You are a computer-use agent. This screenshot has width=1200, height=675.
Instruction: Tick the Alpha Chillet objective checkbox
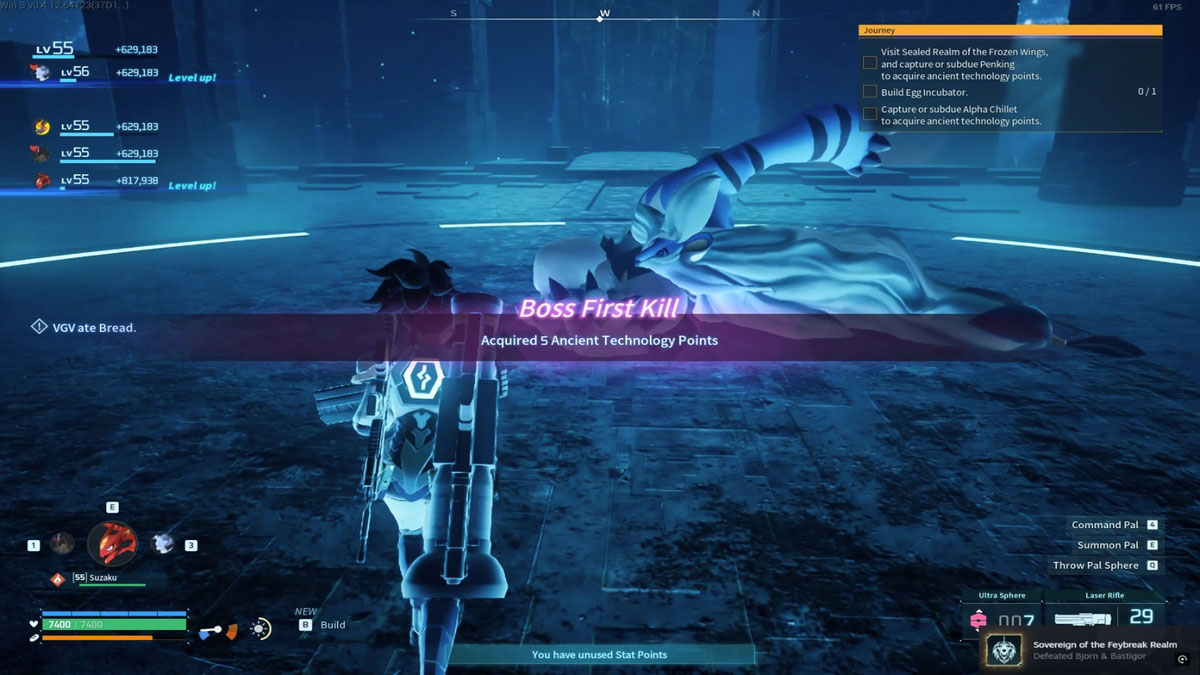point(870,114)
